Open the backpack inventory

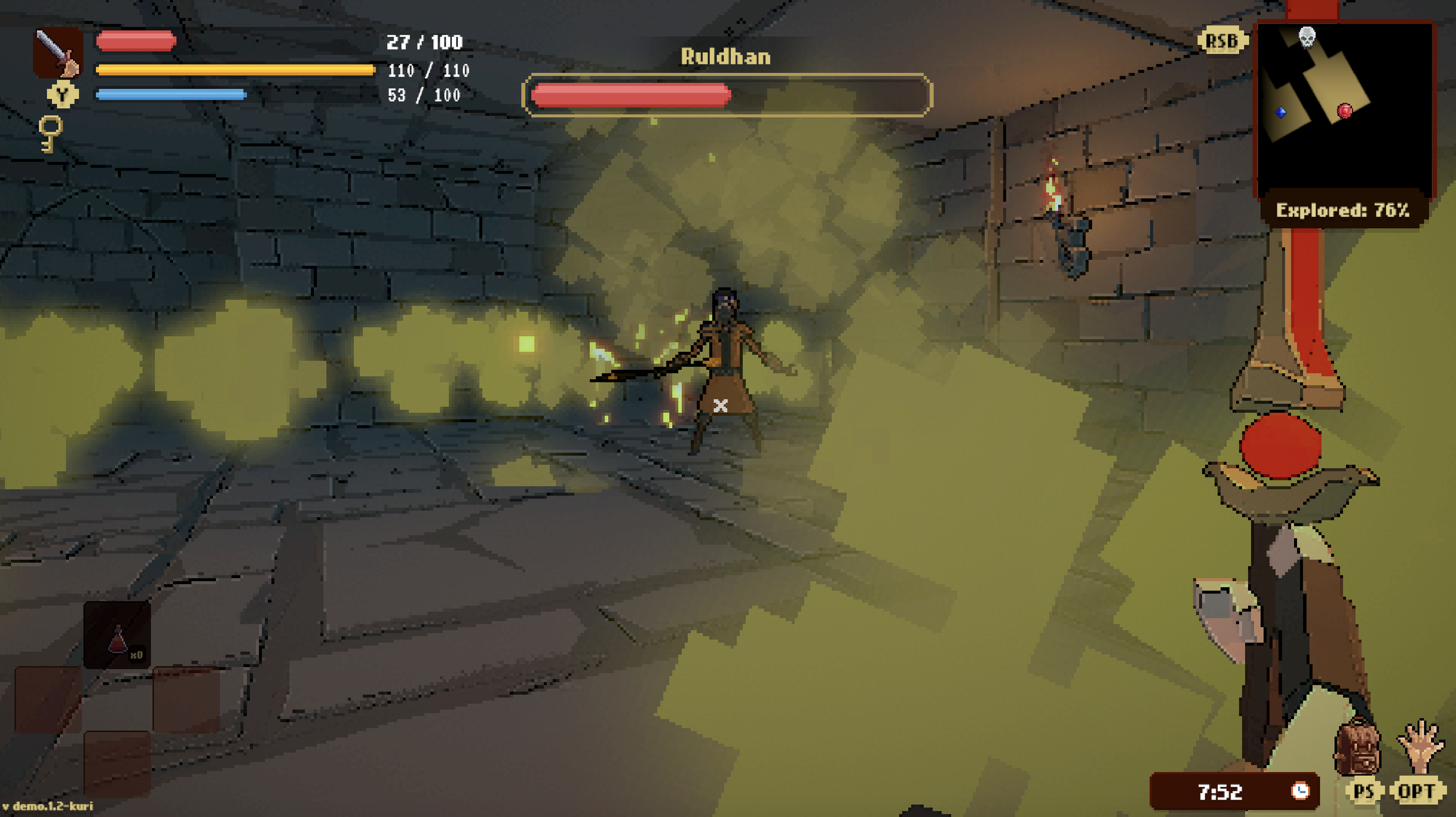pos(1357,748)
